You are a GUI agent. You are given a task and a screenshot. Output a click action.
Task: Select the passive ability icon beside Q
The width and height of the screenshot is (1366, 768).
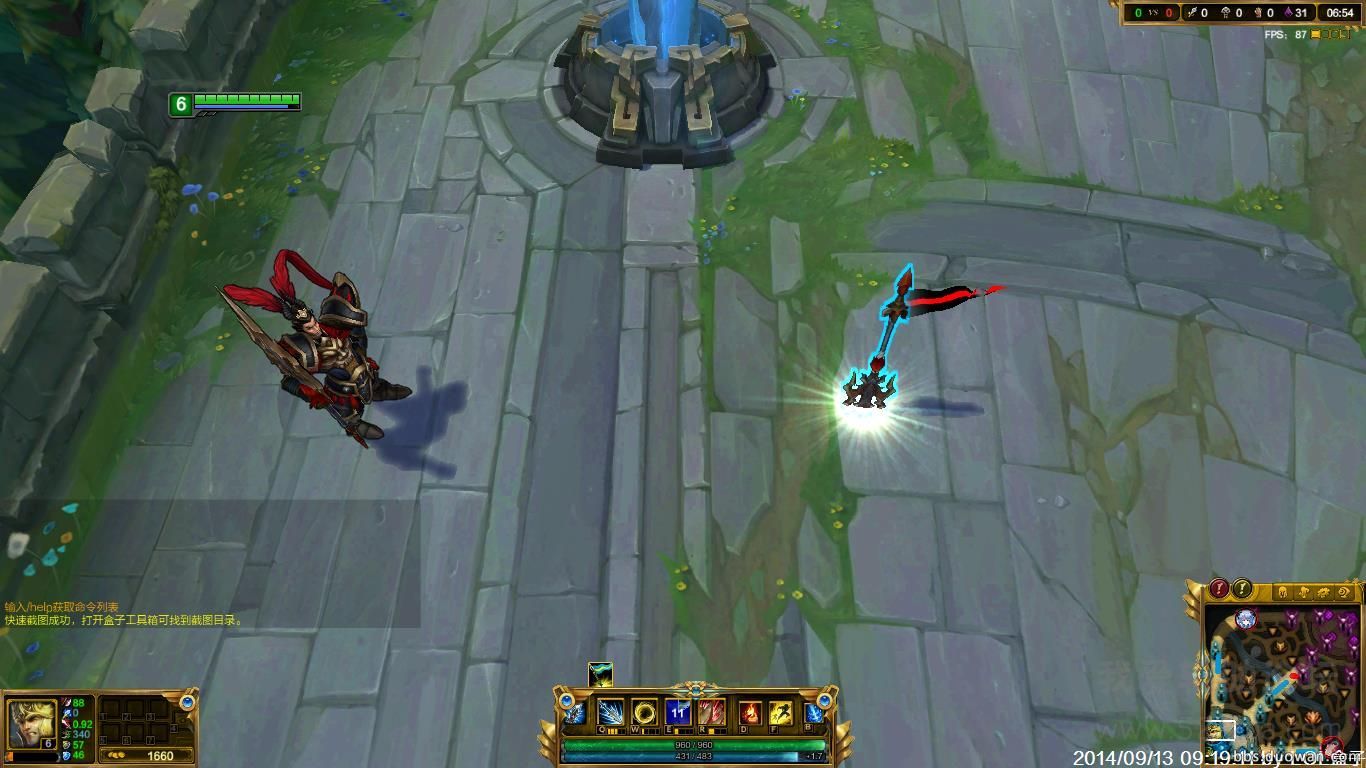pyautogui.click(x=576, y=714)
